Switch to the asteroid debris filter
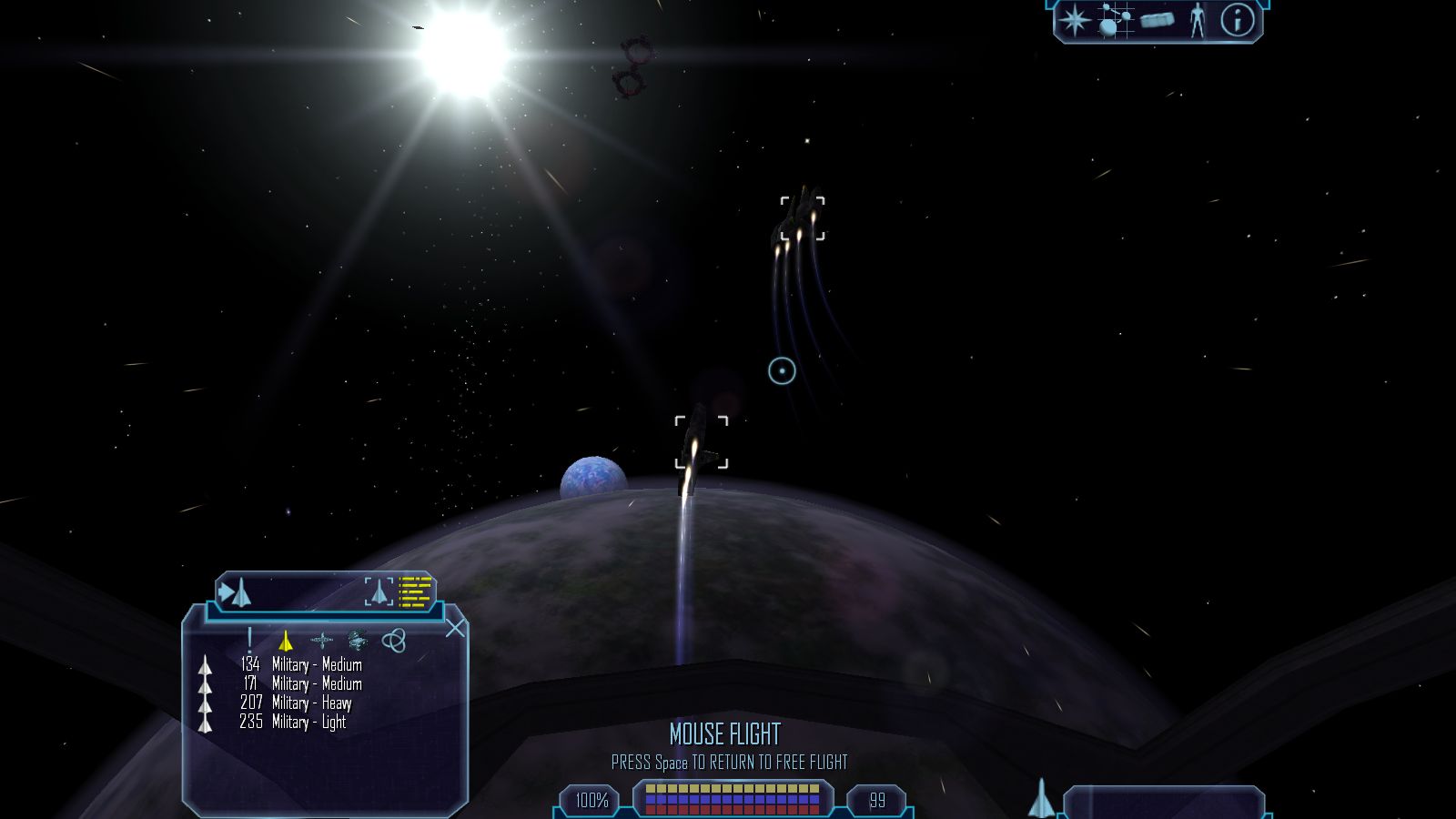The width and height of the screenshot is (1456, 819). (358, 641)
